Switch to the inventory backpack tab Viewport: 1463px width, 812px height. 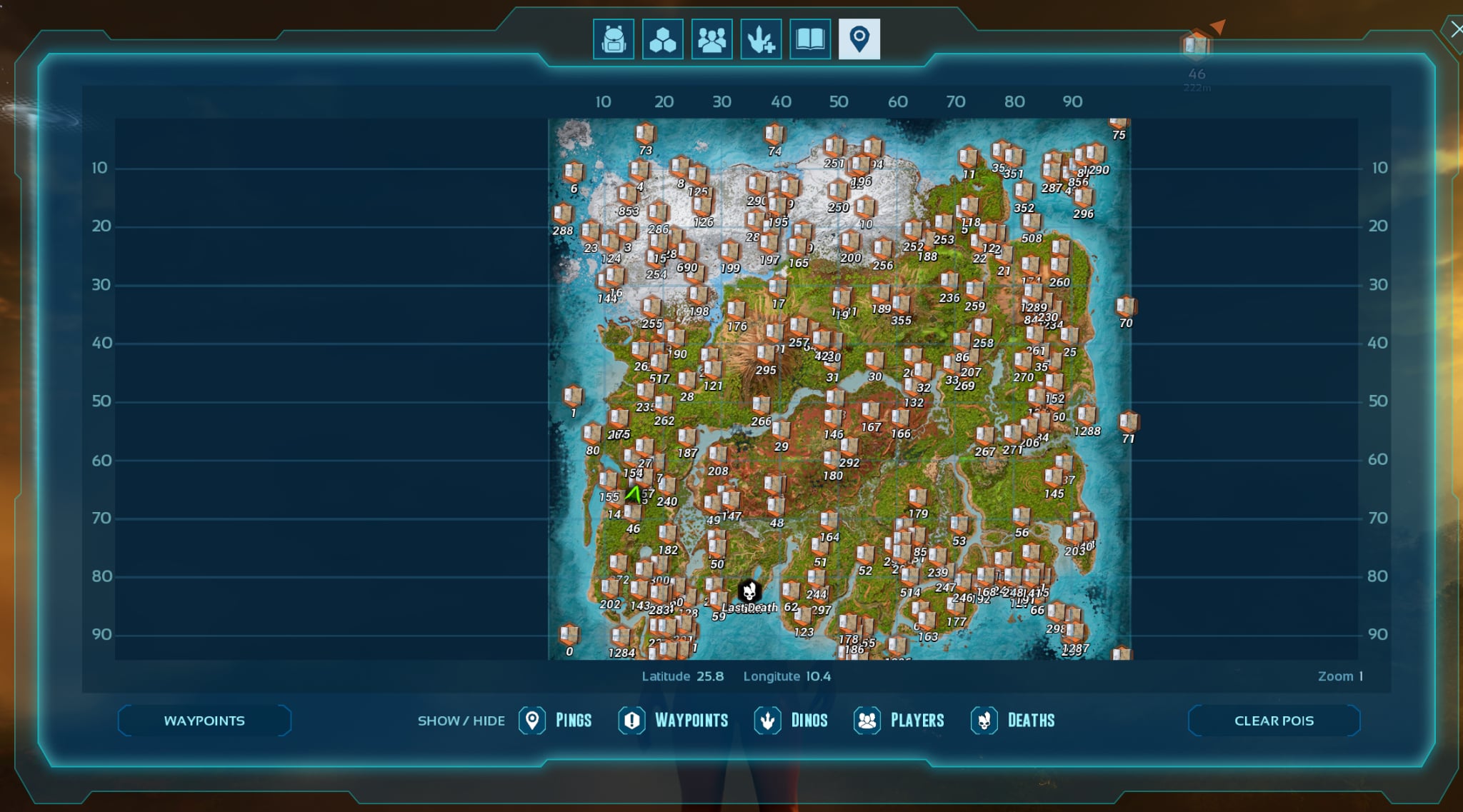(614, 39)
